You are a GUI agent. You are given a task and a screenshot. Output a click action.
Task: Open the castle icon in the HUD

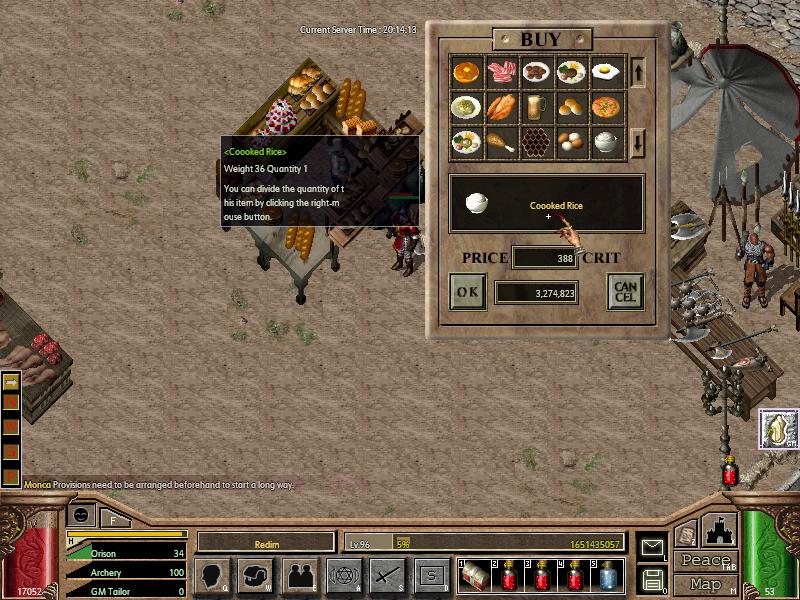pos(719,532)
